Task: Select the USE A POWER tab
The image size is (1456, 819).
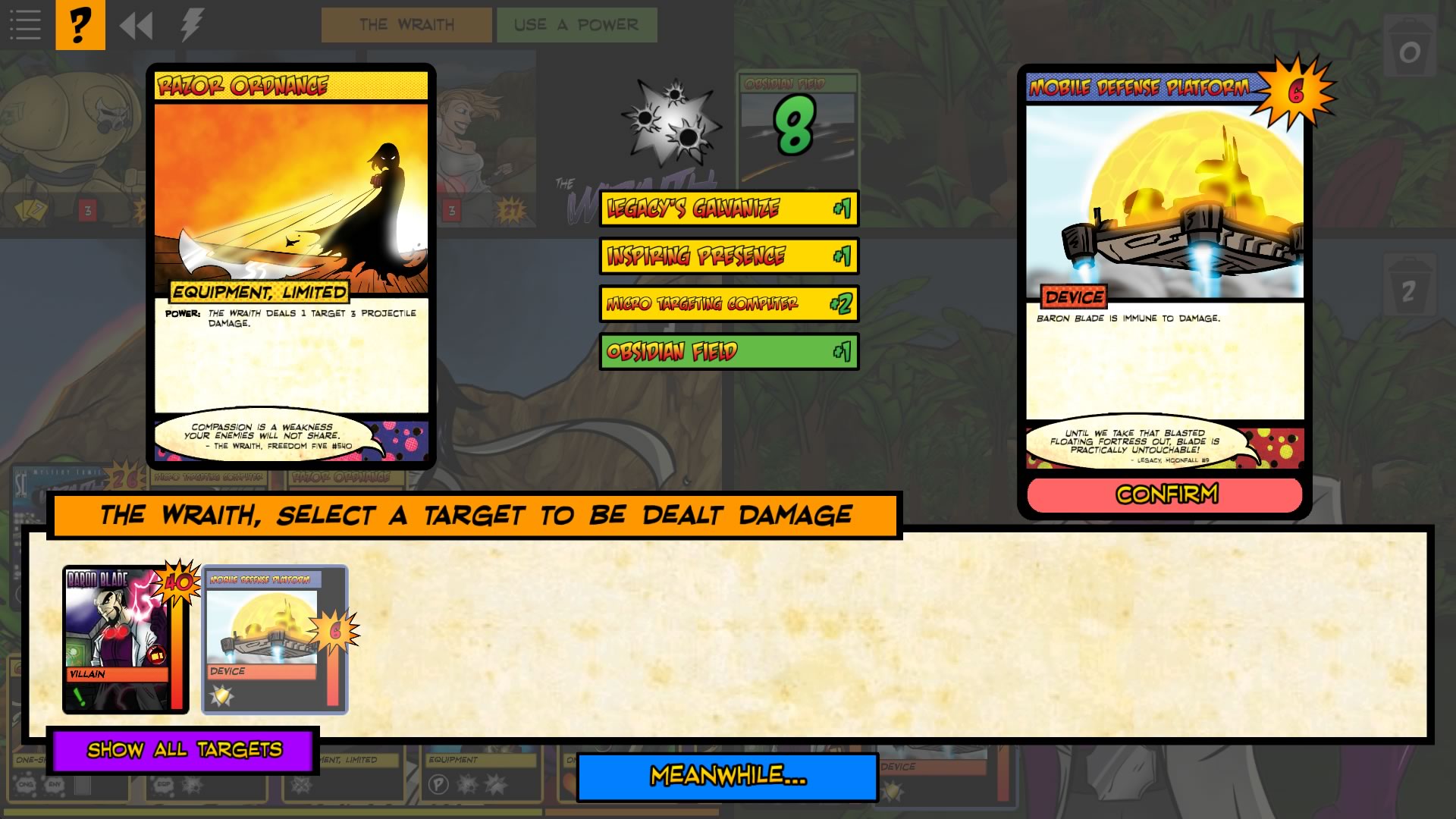Action: click(577, 24)
